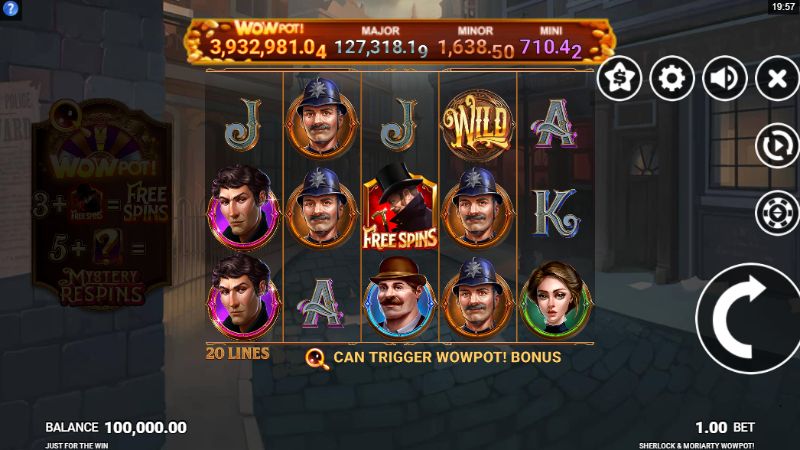The width and height of the screenshot is (800, 450).
Task: Open the bet chip selector
Action: 777,211
